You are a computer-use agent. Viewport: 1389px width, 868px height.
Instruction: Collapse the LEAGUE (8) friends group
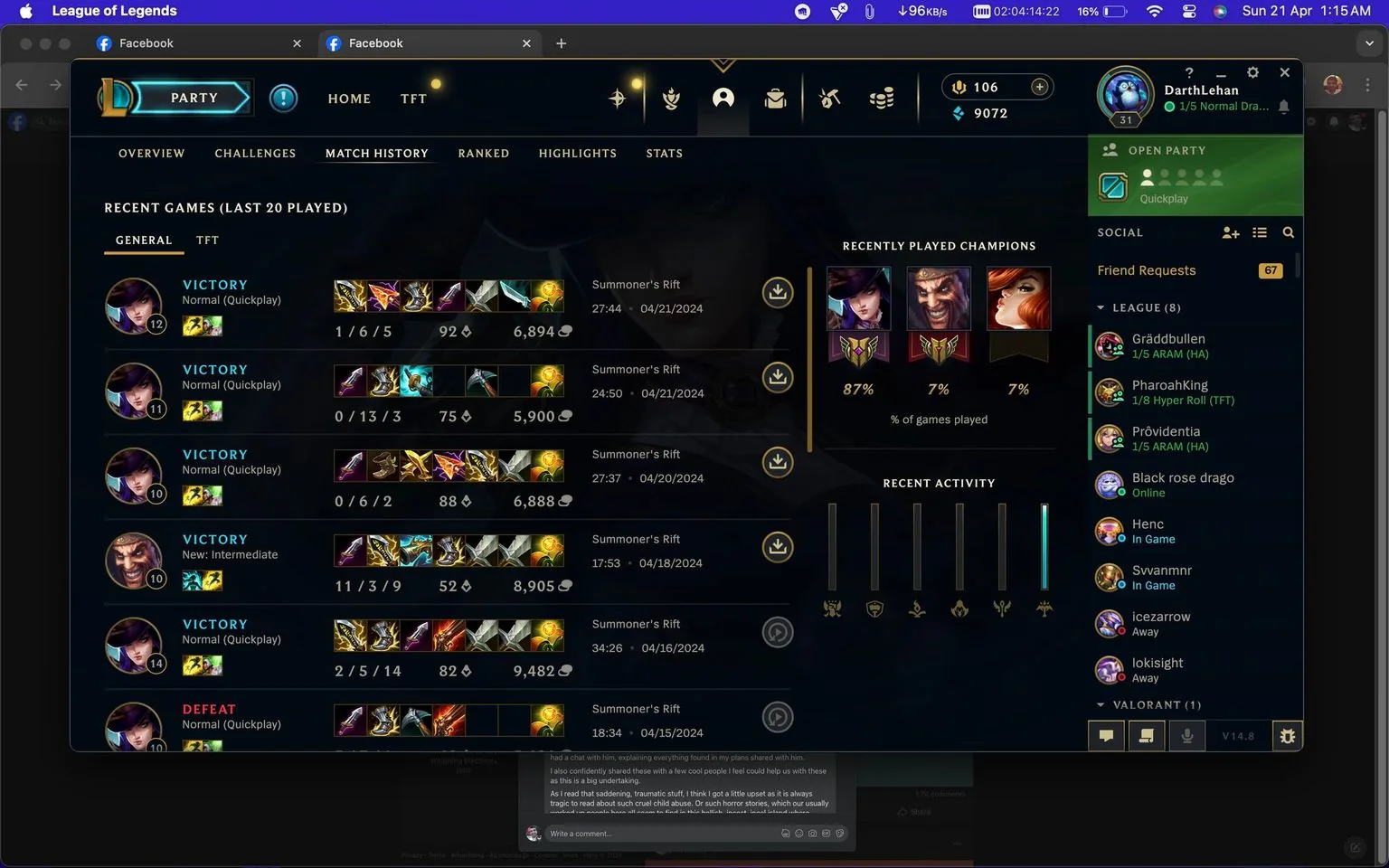tap(1101, 307)
